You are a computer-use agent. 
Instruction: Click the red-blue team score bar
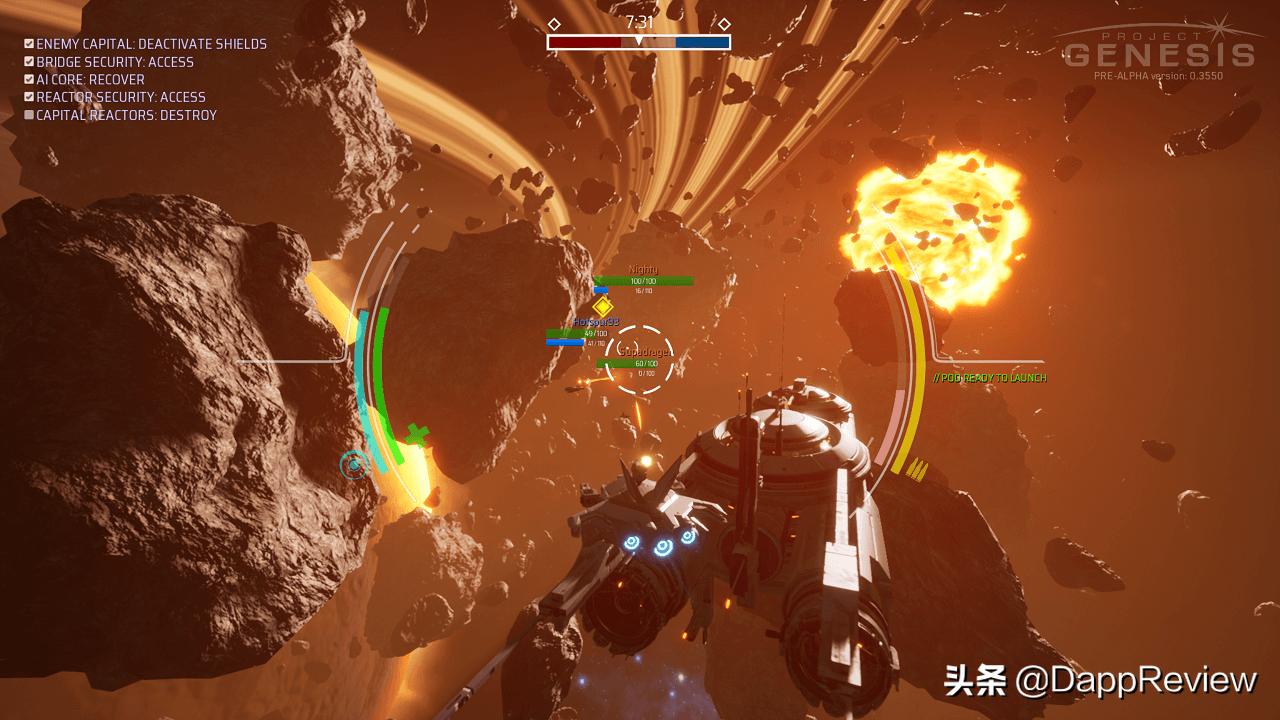[638, 40]
